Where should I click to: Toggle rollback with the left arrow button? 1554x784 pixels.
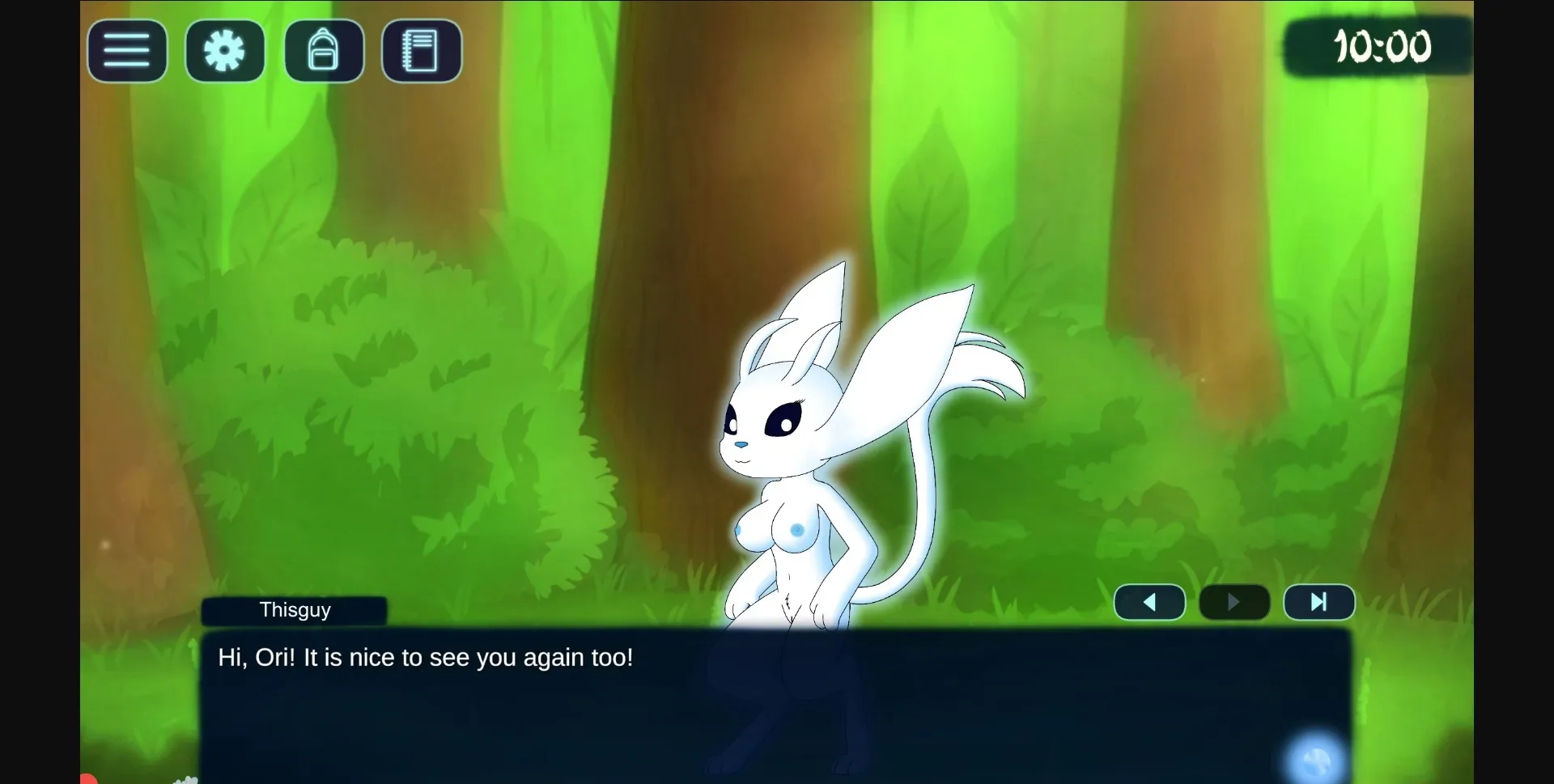tap(1149, 602)
